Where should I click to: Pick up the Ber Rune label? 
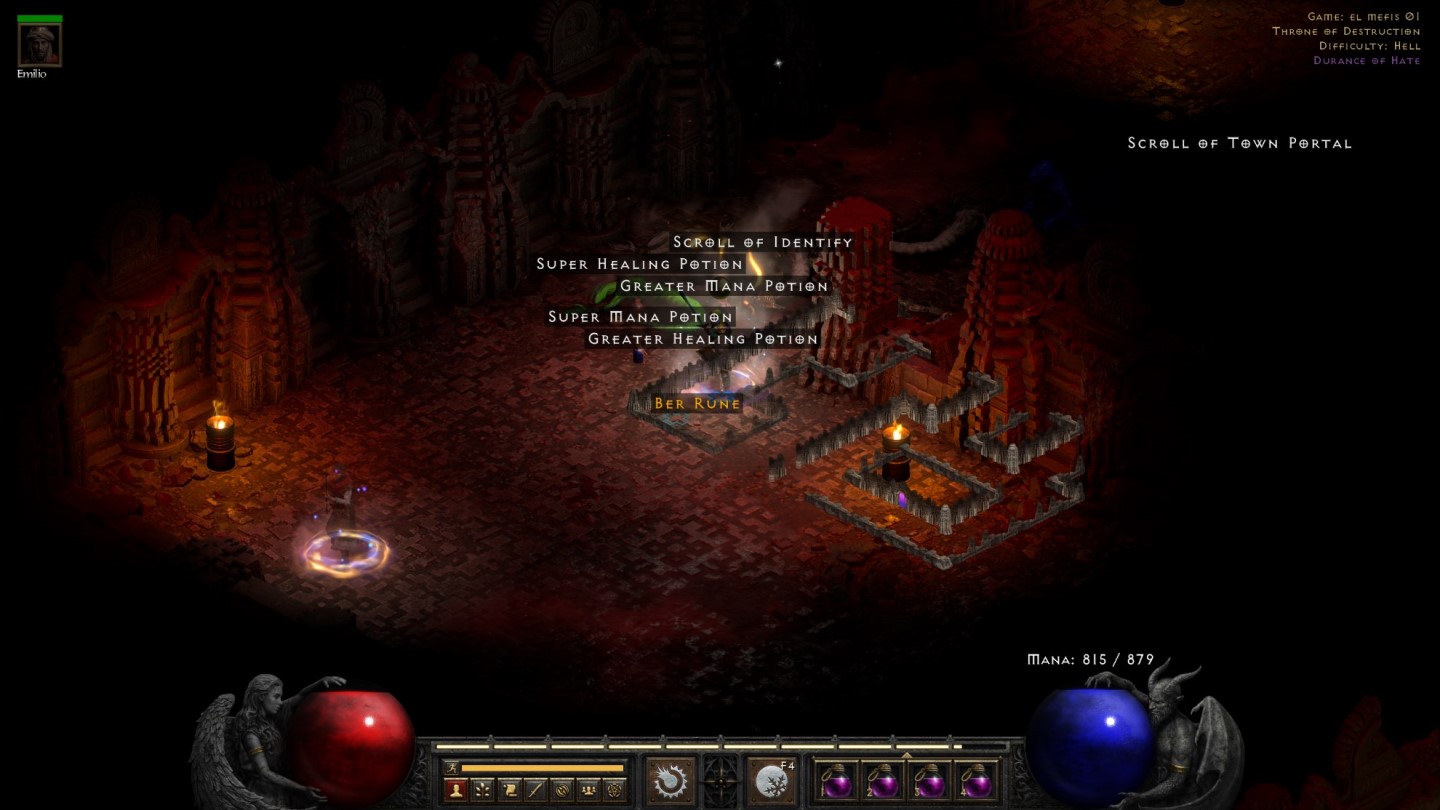coord(697,404)
